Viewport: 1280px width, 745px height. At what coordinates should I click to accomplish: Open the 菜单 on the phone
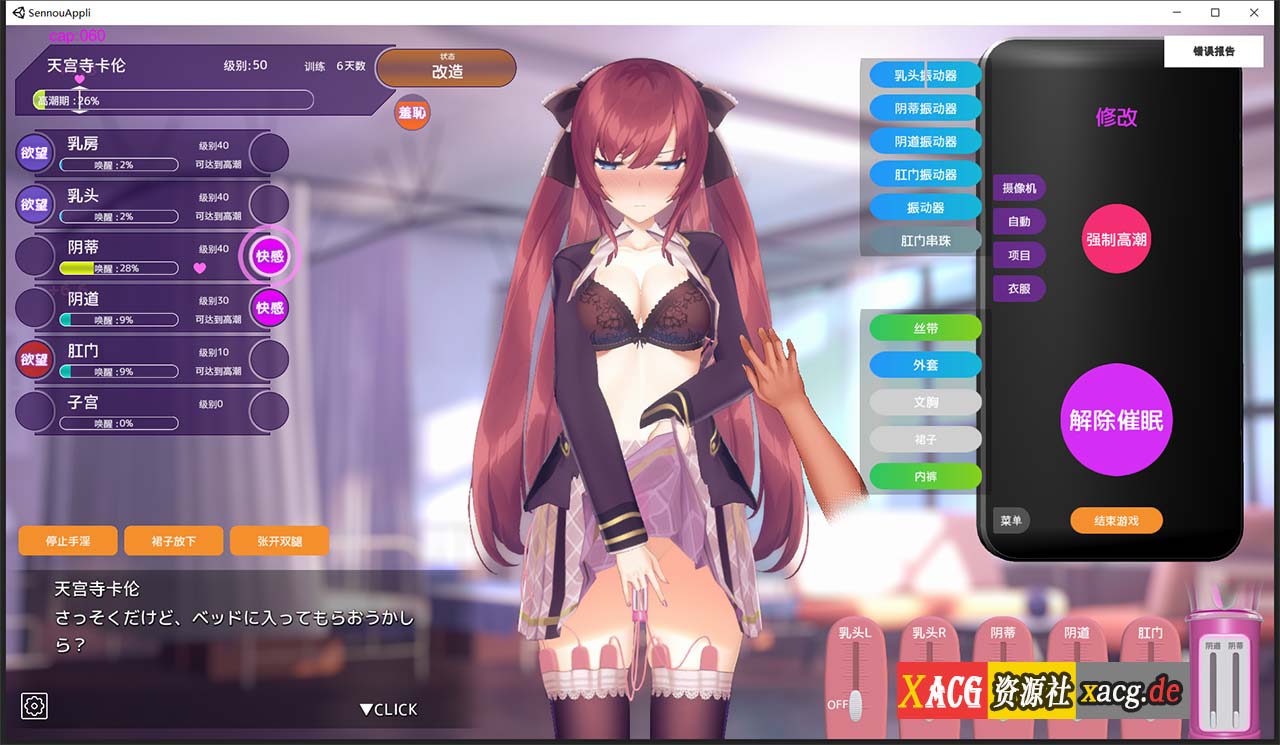(x=1010, y=520)
